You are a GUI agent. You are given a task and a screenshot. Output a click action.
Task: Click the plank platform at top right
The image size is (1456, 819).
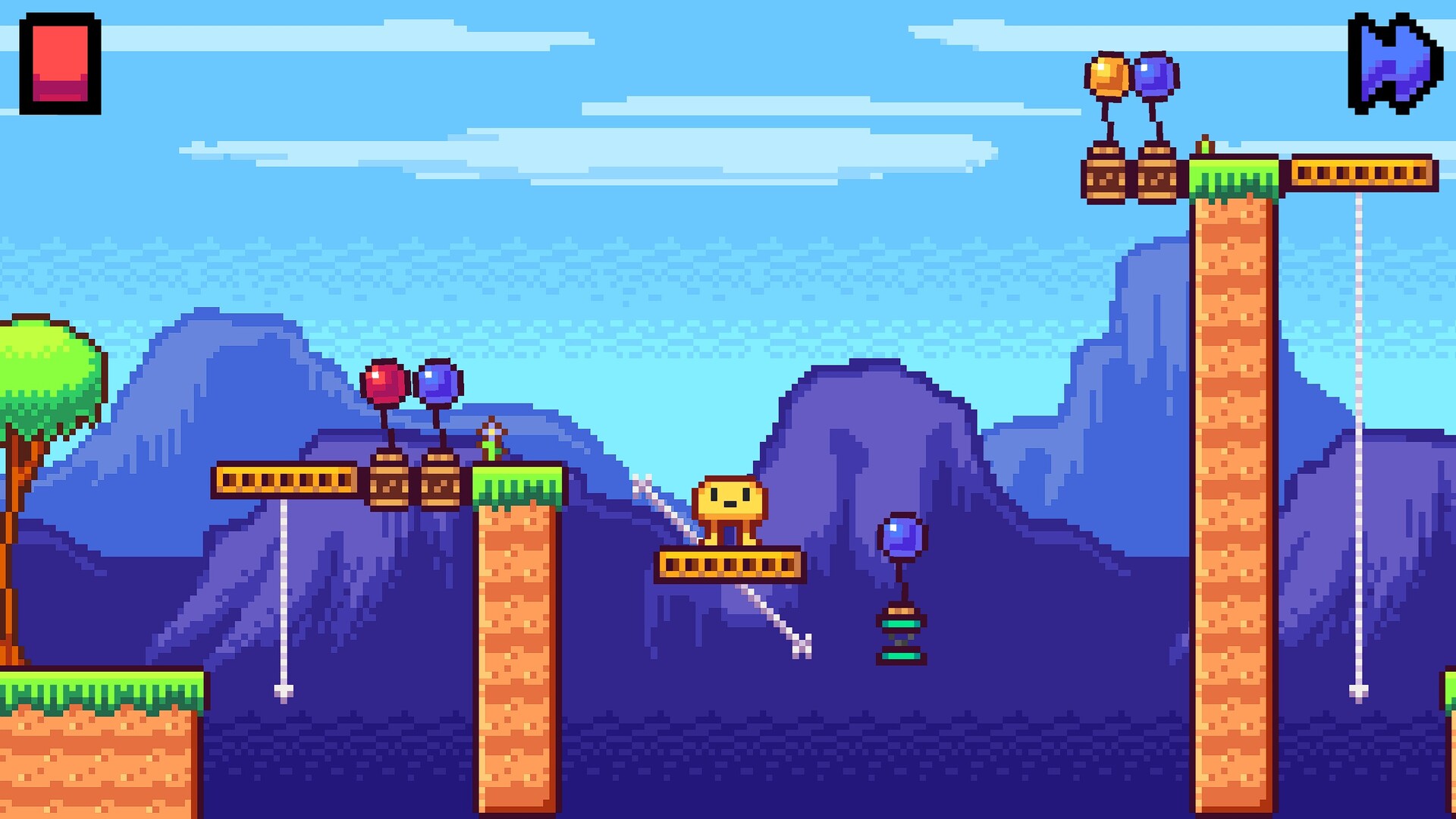coord(1361,173)
